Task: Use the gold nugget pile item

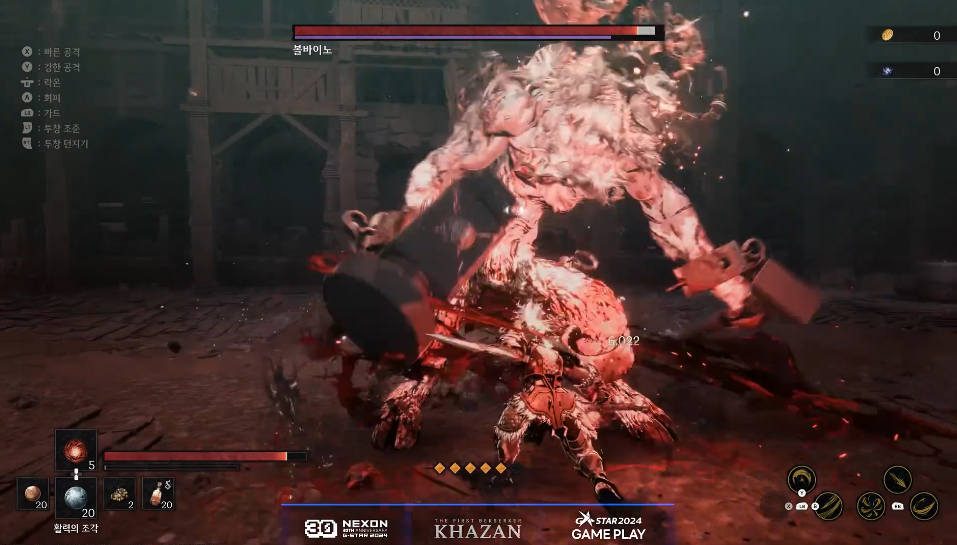Action: (118, 493)
